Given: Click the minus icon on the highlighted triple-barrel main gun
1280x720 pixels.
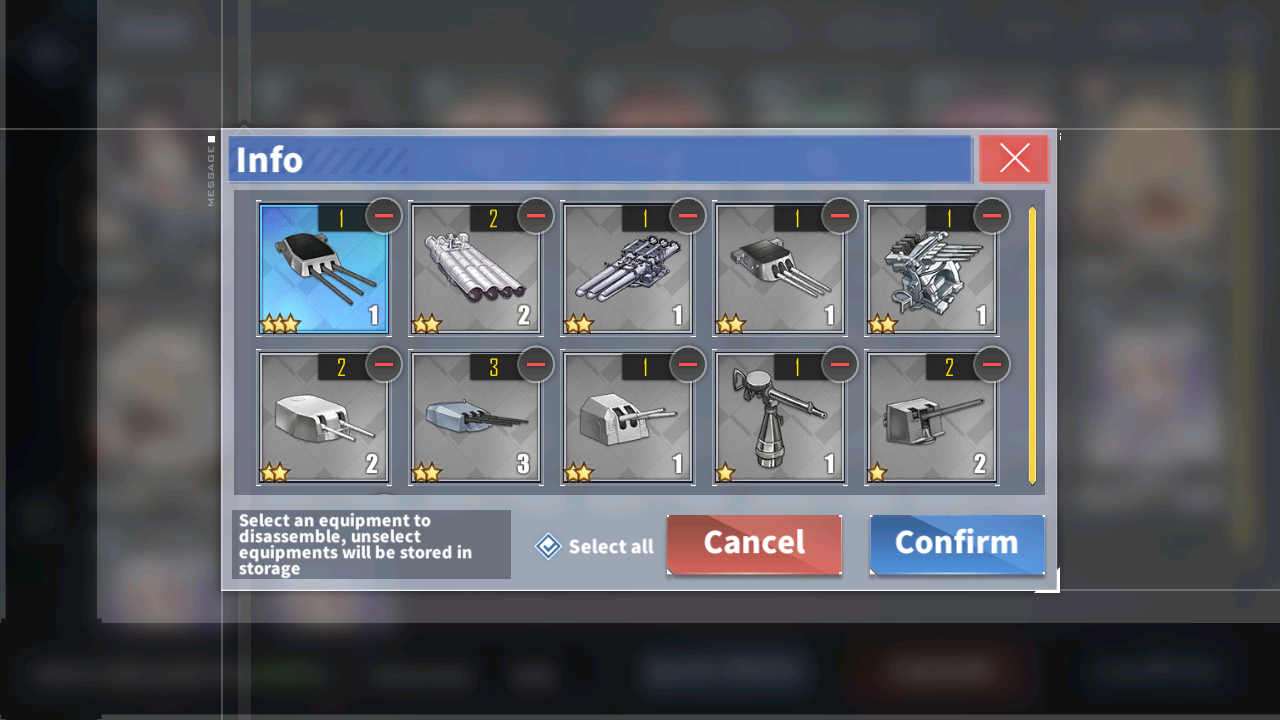Looking at the screenshot, I should [x=383, y=216].
